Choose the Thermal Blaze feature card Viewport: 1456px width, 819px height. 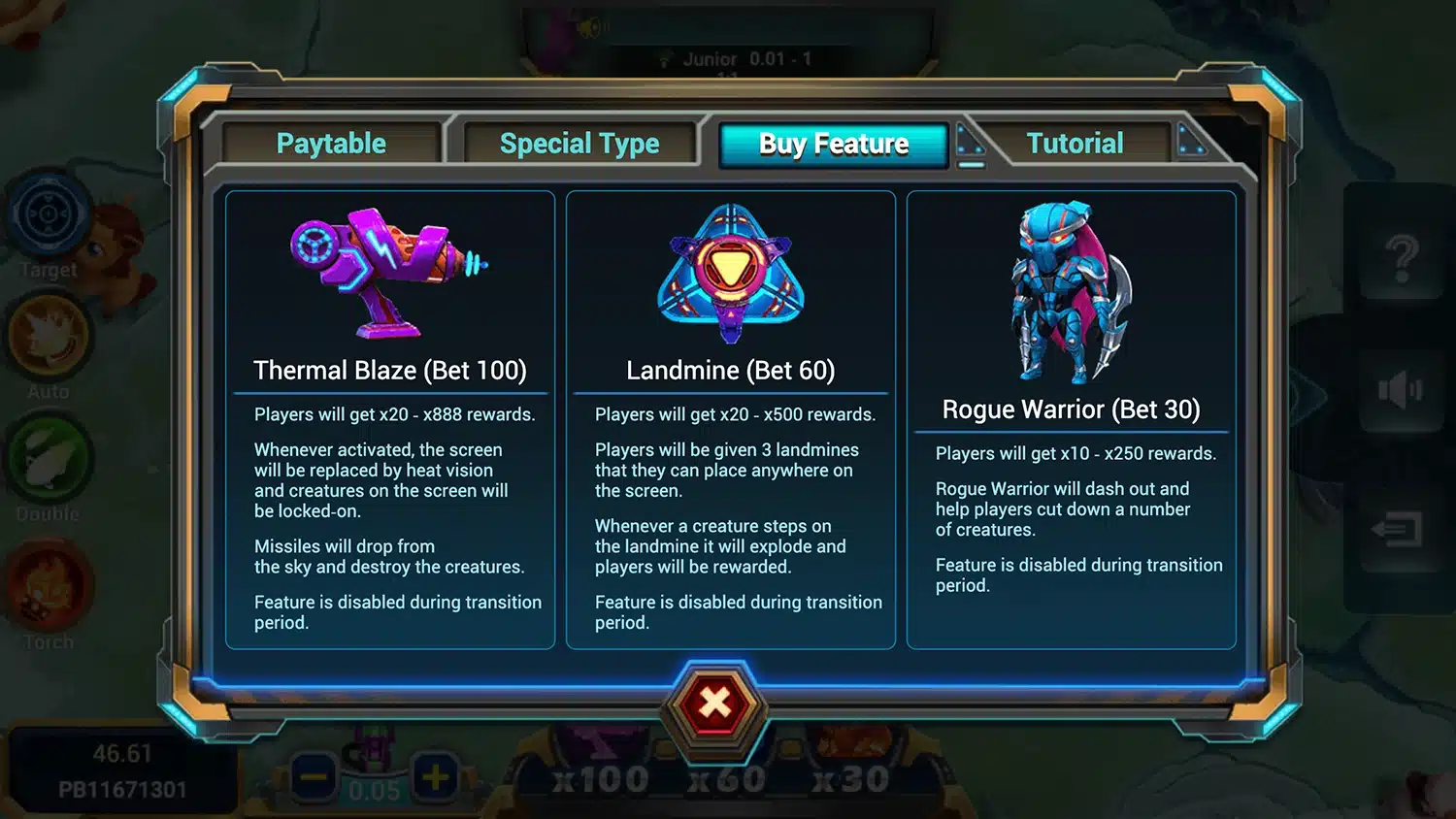(x=390, y=419)
